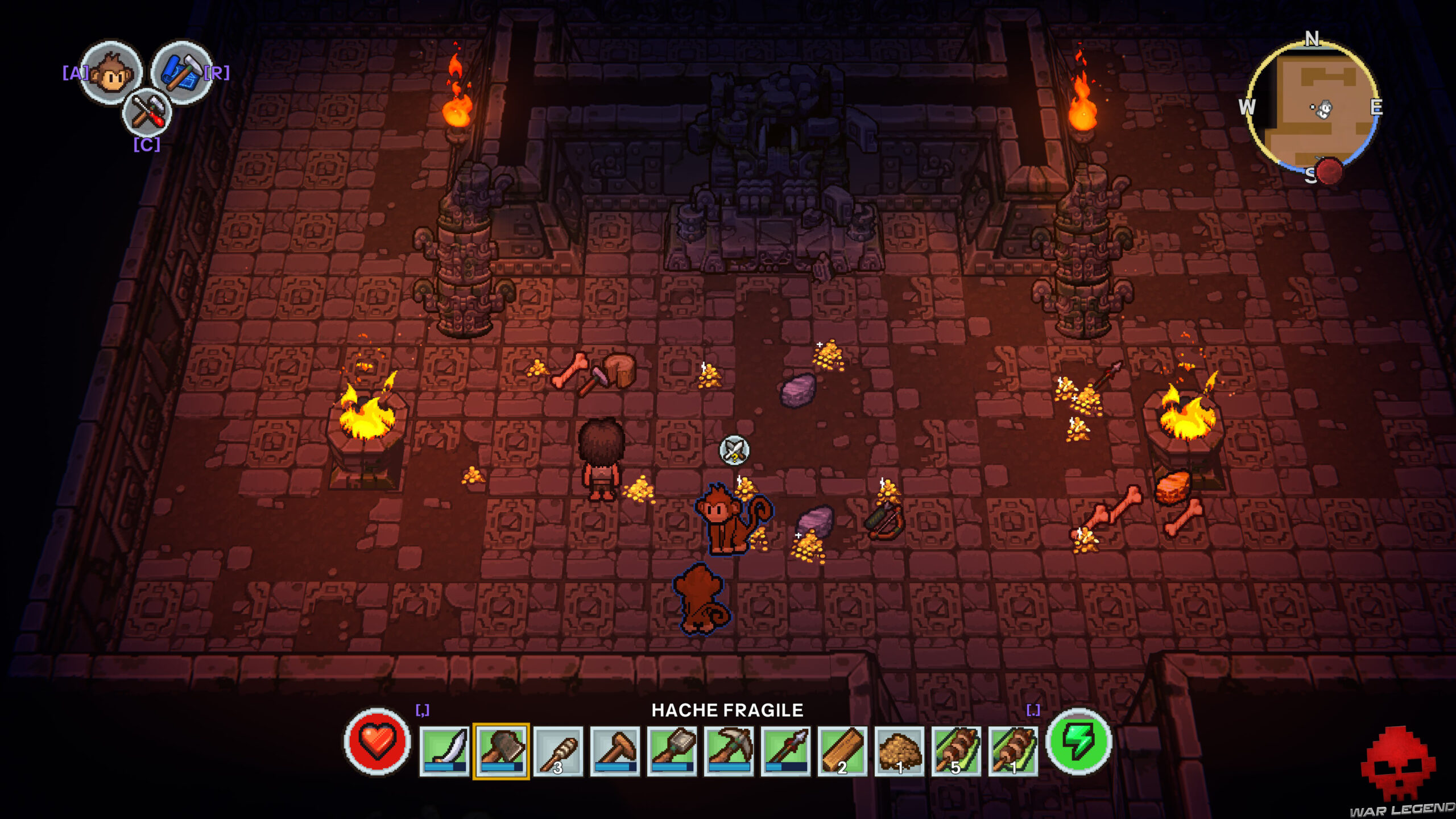Click the circular compass minimap
1456x819 pixels.
point(1312,107)
